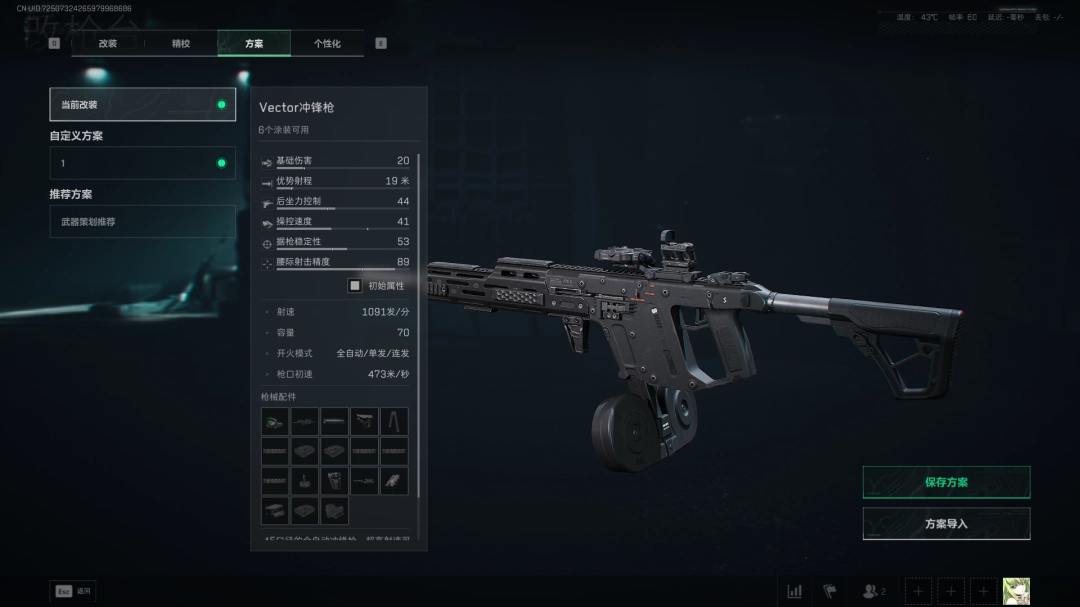
Task: Choose the folded bipod-shaped attachment slot
Action: 394,421
